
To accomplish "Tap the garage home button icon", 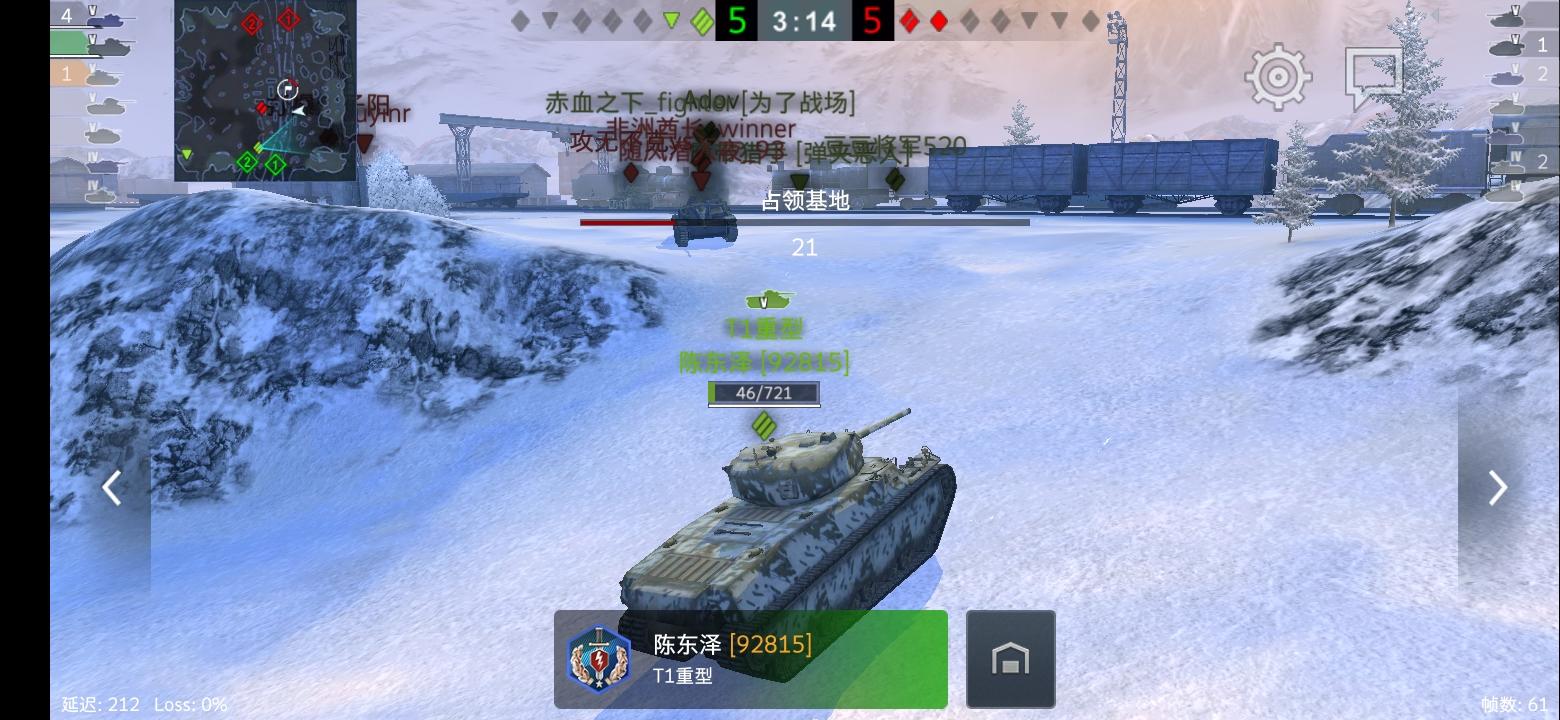I will 1010,658.
